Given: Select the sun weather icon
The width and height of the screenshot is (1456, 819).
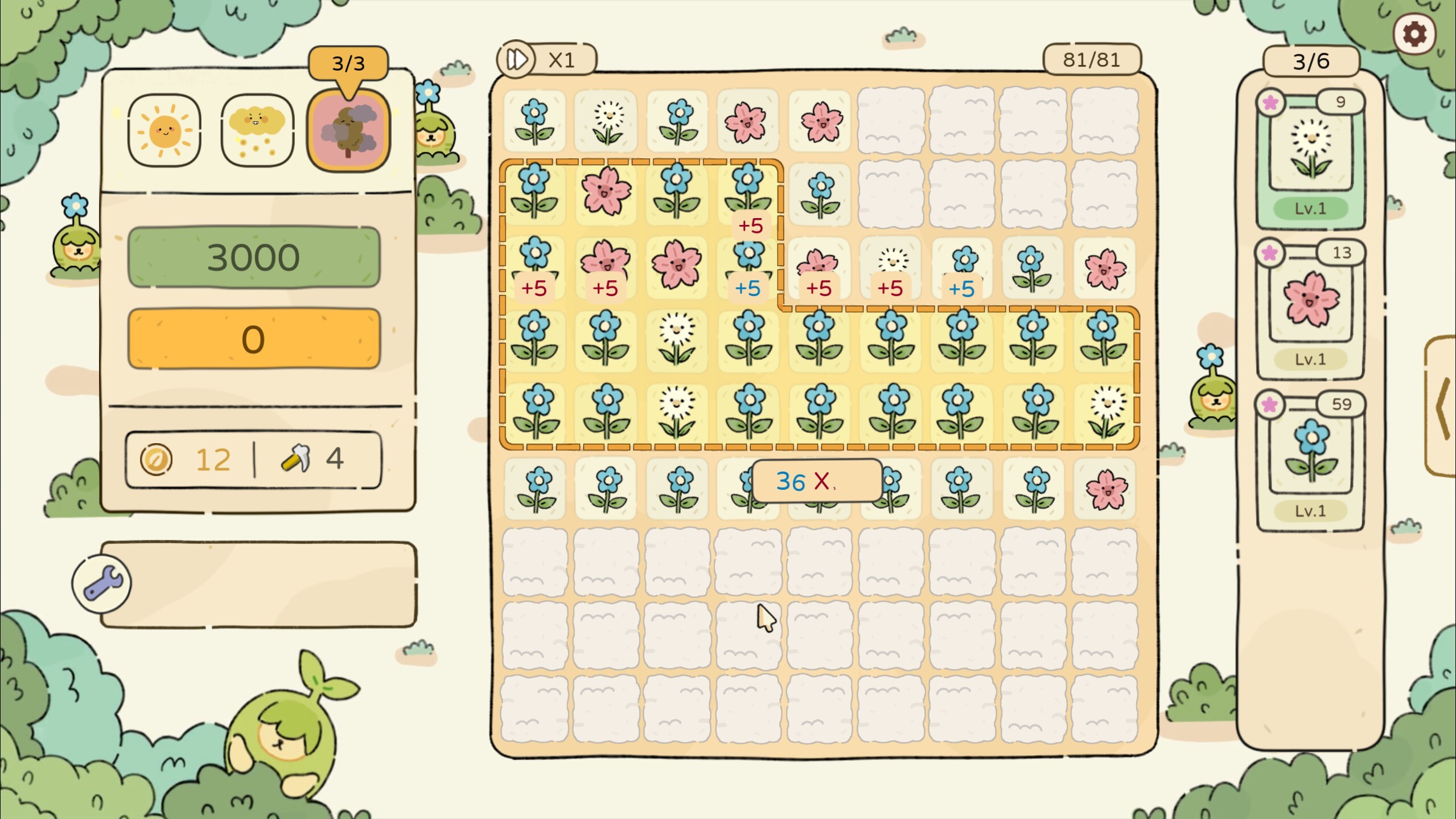Looking at the screenshot, I should pyautogui.click(x=163, y=132).
